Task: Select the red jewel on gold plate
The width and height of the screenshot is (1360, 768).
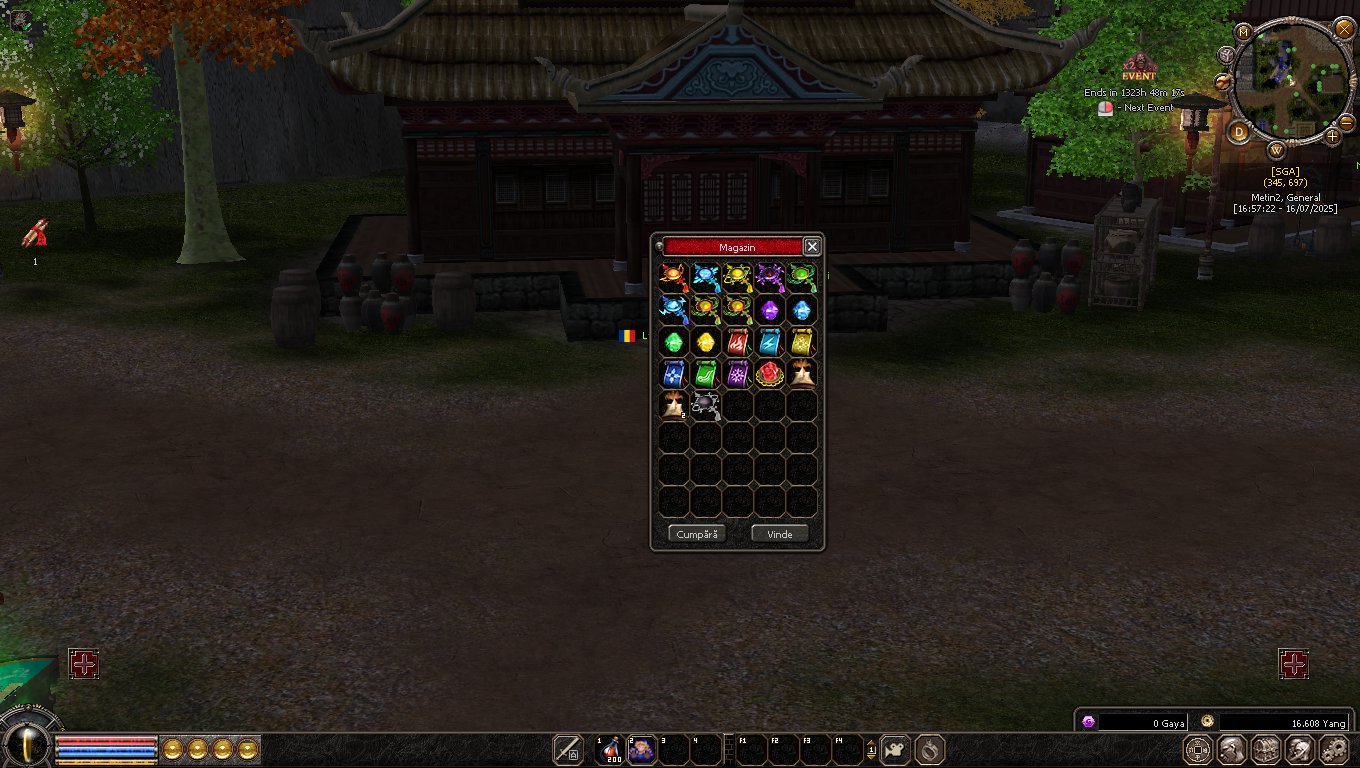Action: tap(770, 374)
